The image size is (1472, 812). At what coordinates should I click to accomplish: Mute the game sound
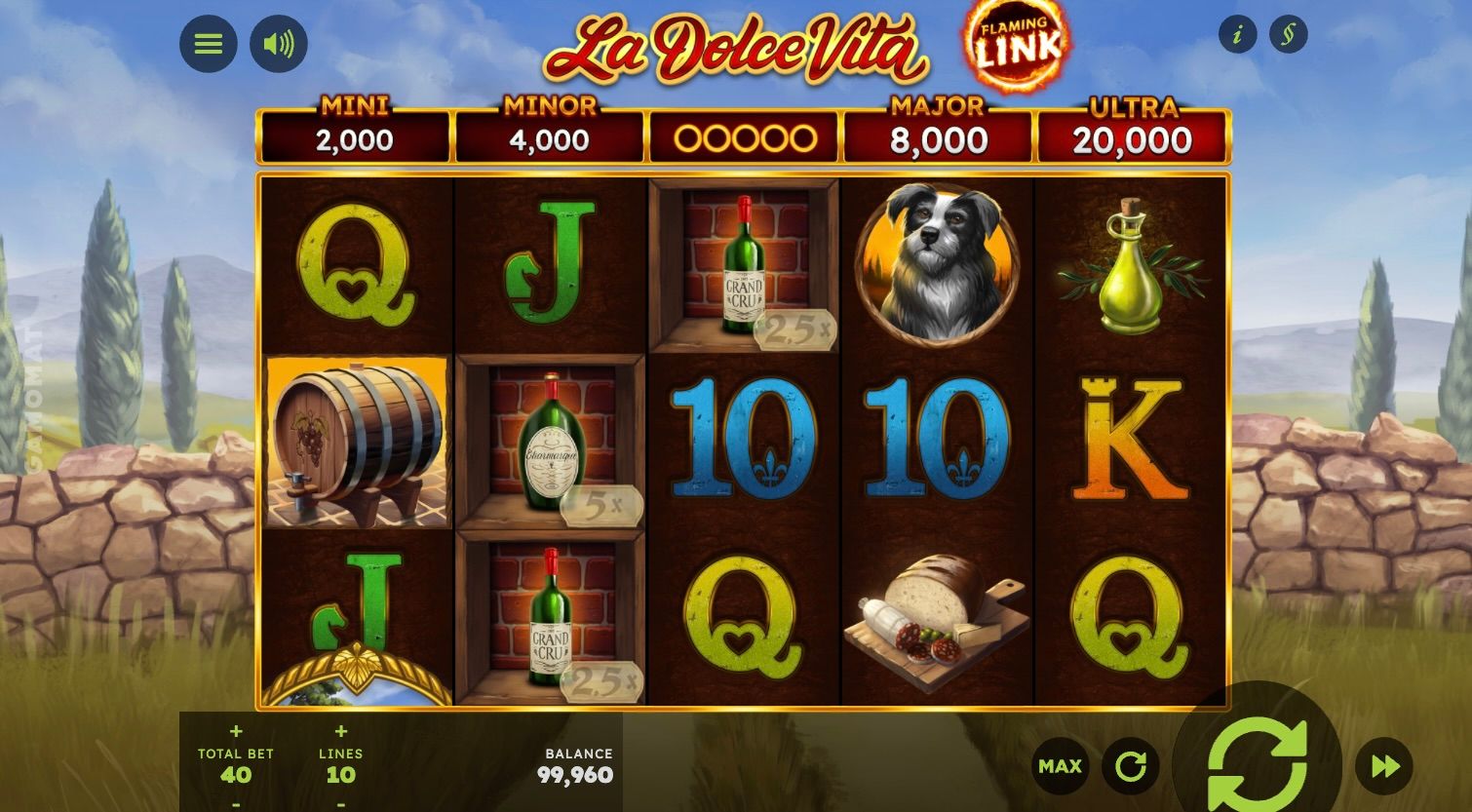pos(278,43)
